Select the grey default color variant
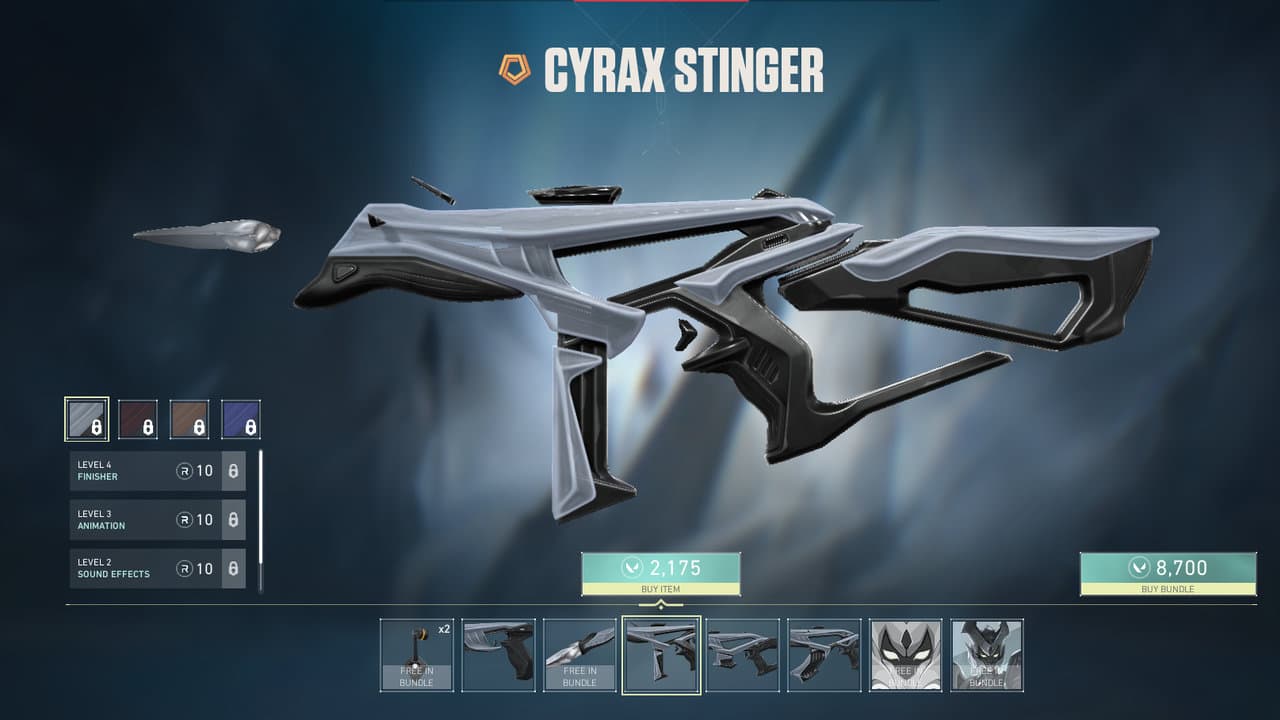 click(87, 419)
